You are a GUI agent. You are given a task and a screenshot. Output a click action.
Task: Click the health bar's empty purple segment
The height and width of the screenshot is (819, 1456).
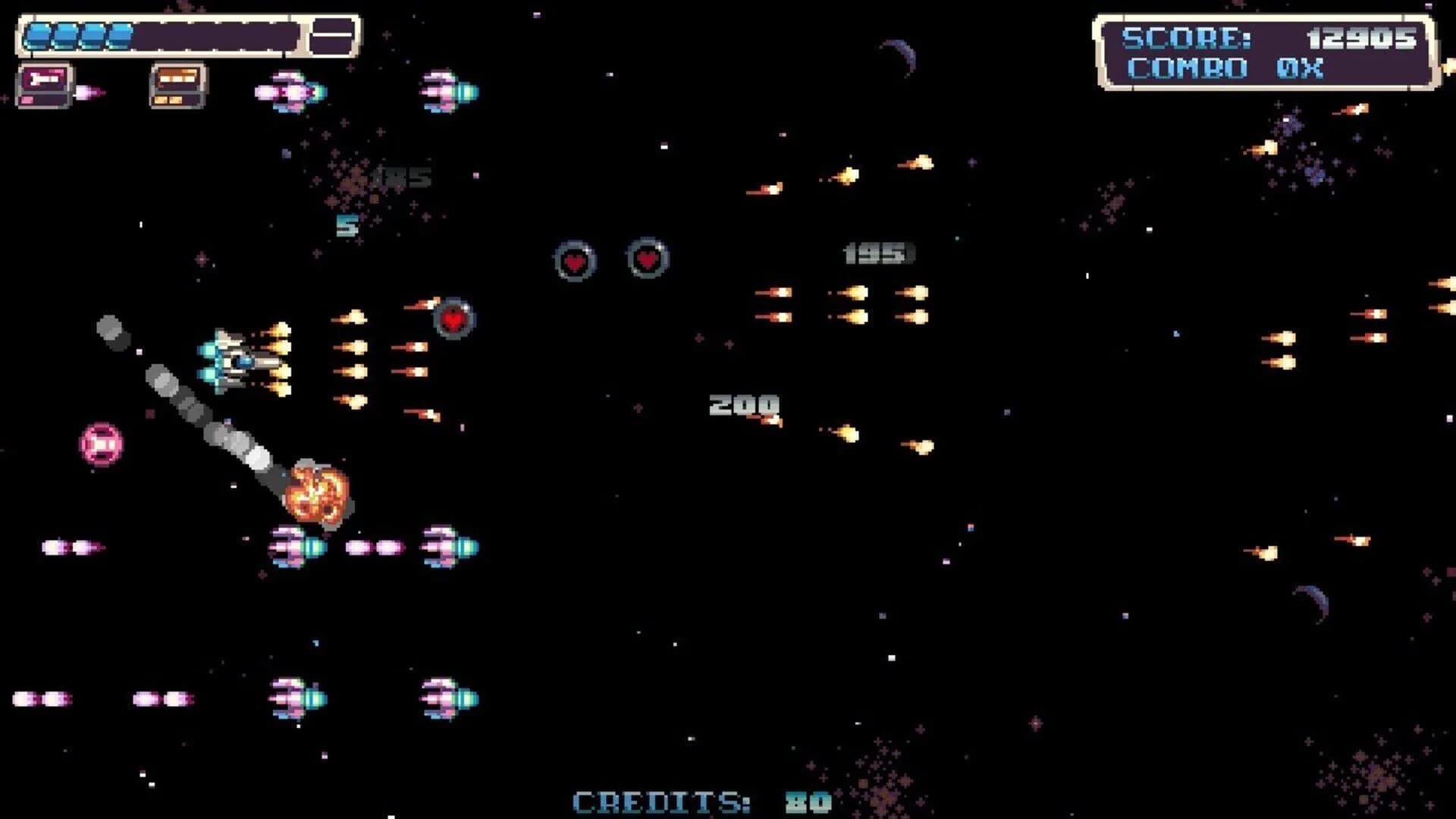220,34
